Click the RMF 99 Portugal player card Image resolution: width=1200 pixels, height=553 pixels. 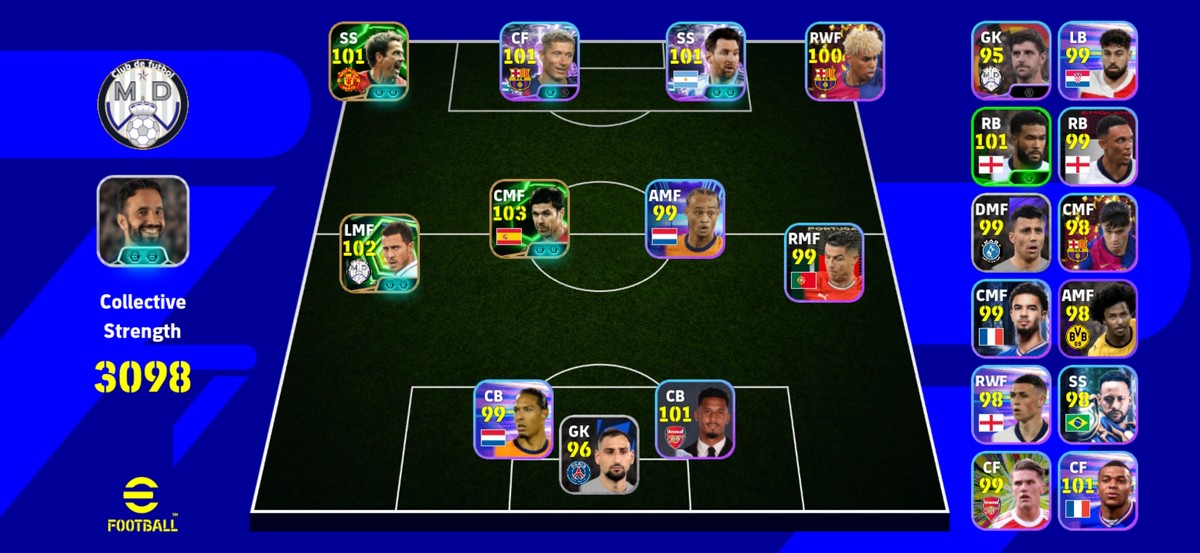[x=825, y=262]
